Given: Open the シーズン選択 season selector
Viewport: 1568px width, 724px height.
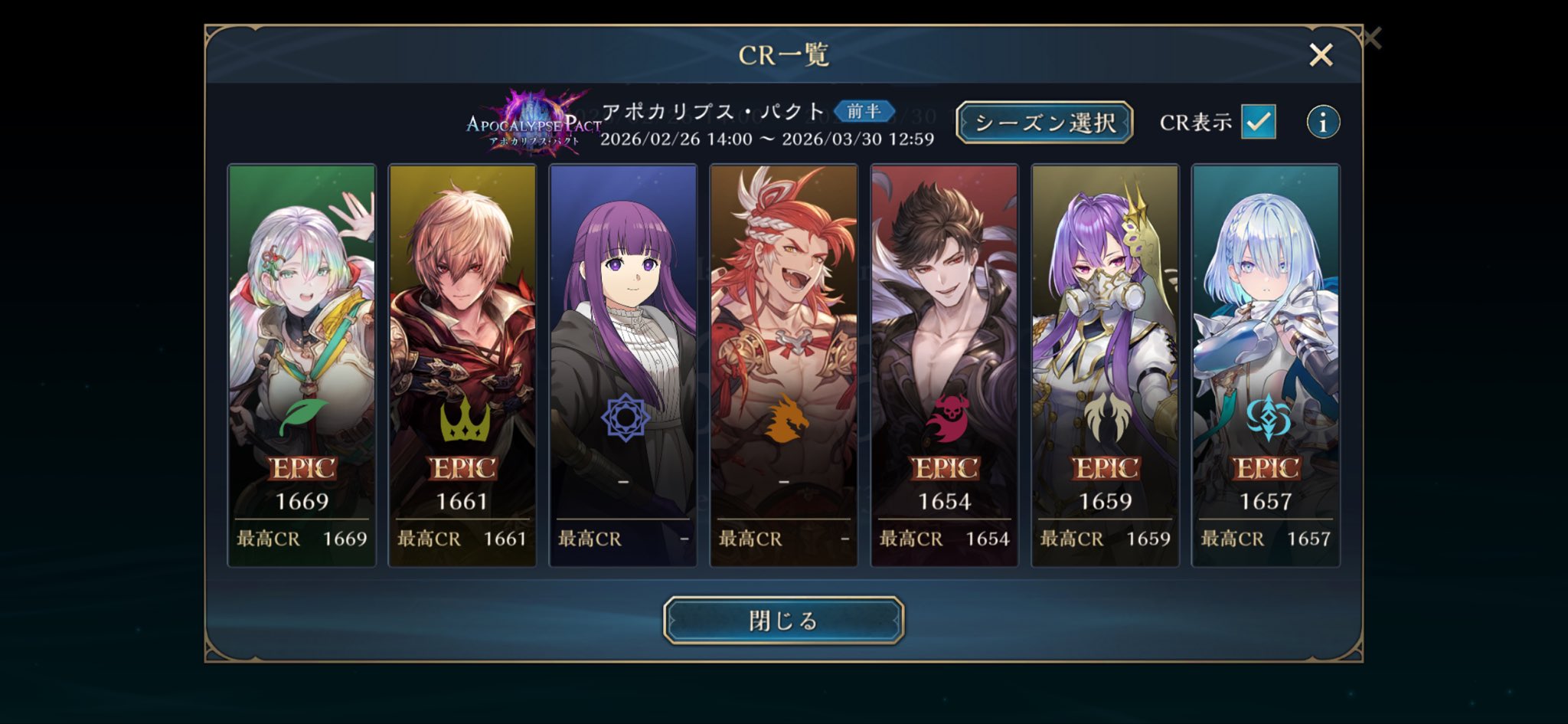Looking at the screenshot, I should coord(1044,123).
